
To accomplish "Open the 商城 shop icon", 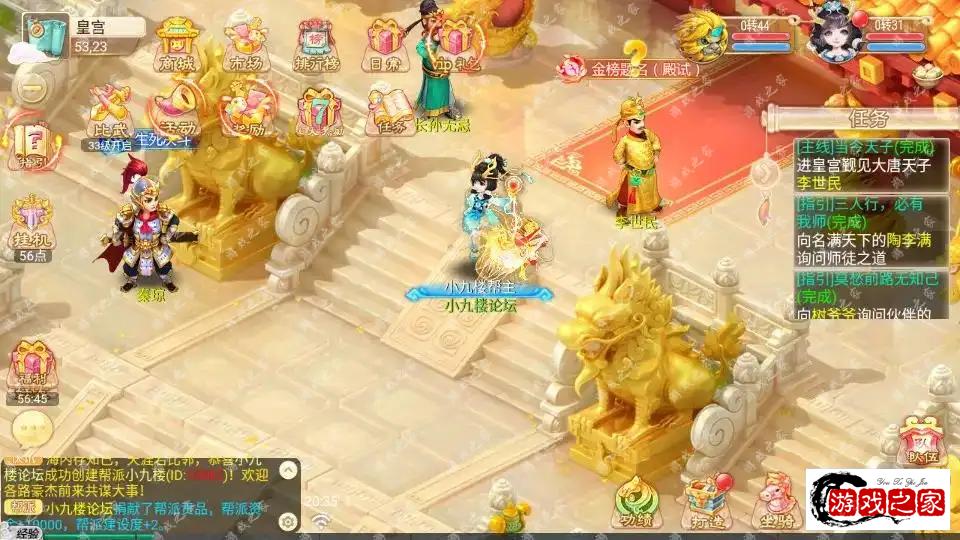I will (x=176, y=45).
